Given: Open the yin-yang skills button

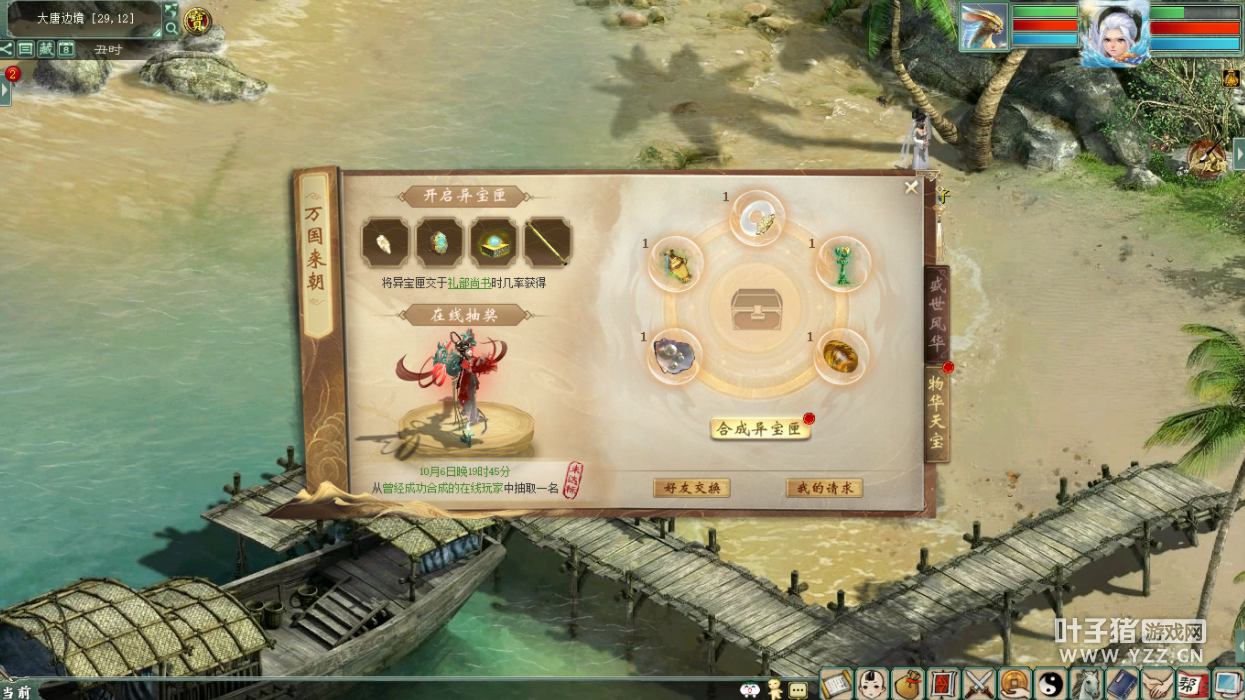Looking at the screenshot, I should coord(1050,684).
